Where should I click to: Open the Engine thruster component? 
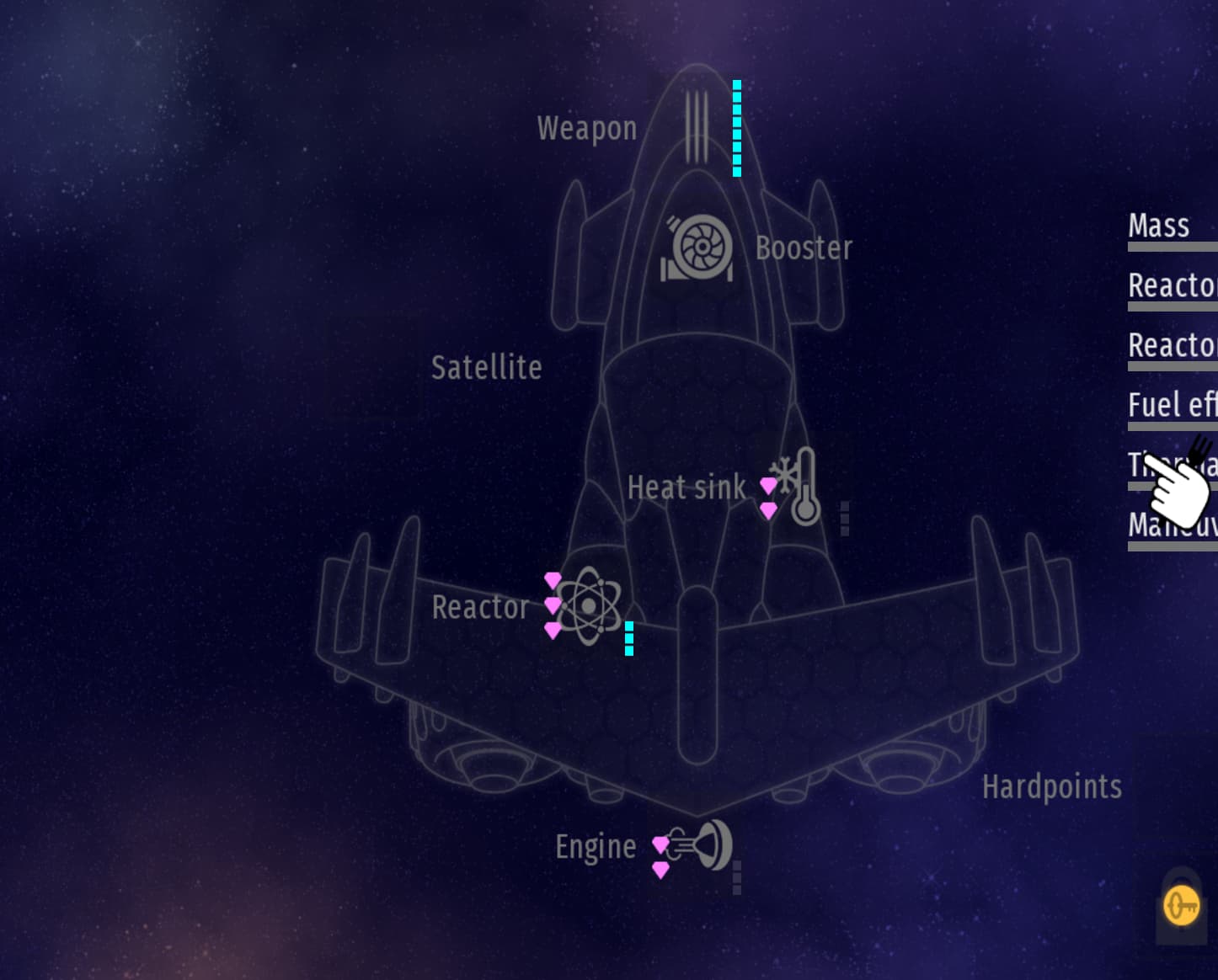pos(702,844)
